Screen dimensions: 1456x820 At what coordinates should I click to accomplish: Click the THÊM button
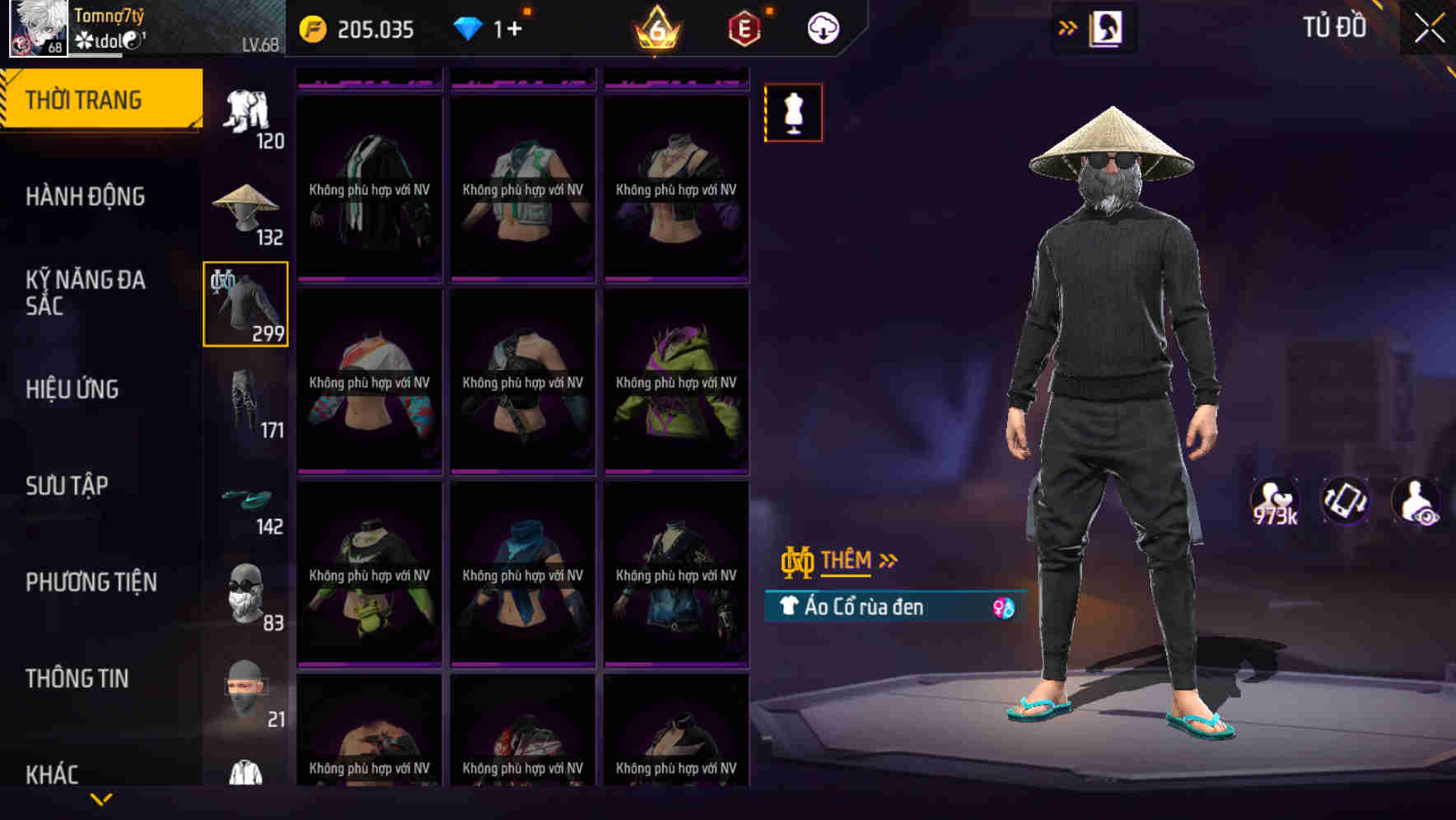(848, 561)
